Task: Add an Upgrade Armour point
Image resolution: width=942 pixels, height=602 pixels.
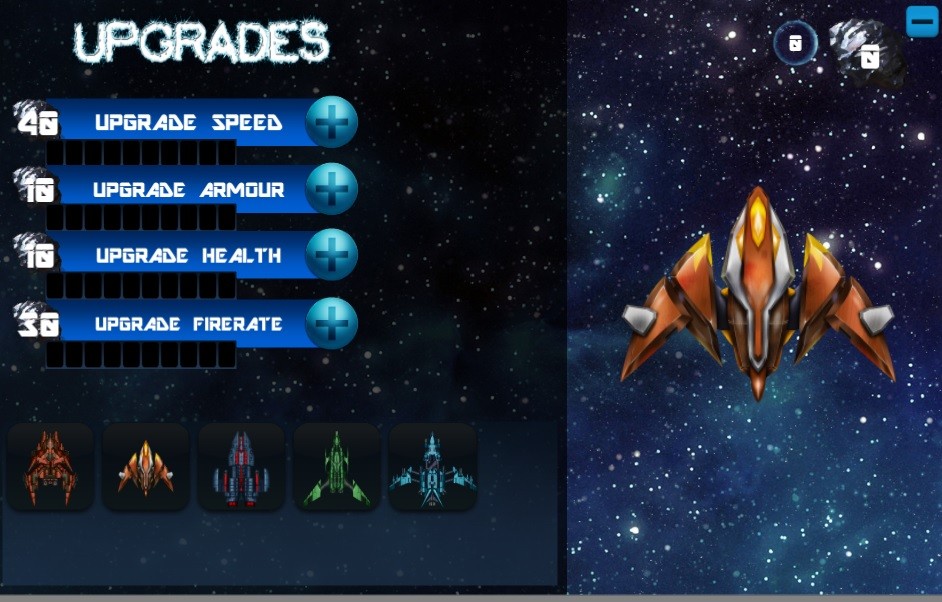Action: pyautogui.click(x=331, y=189)
